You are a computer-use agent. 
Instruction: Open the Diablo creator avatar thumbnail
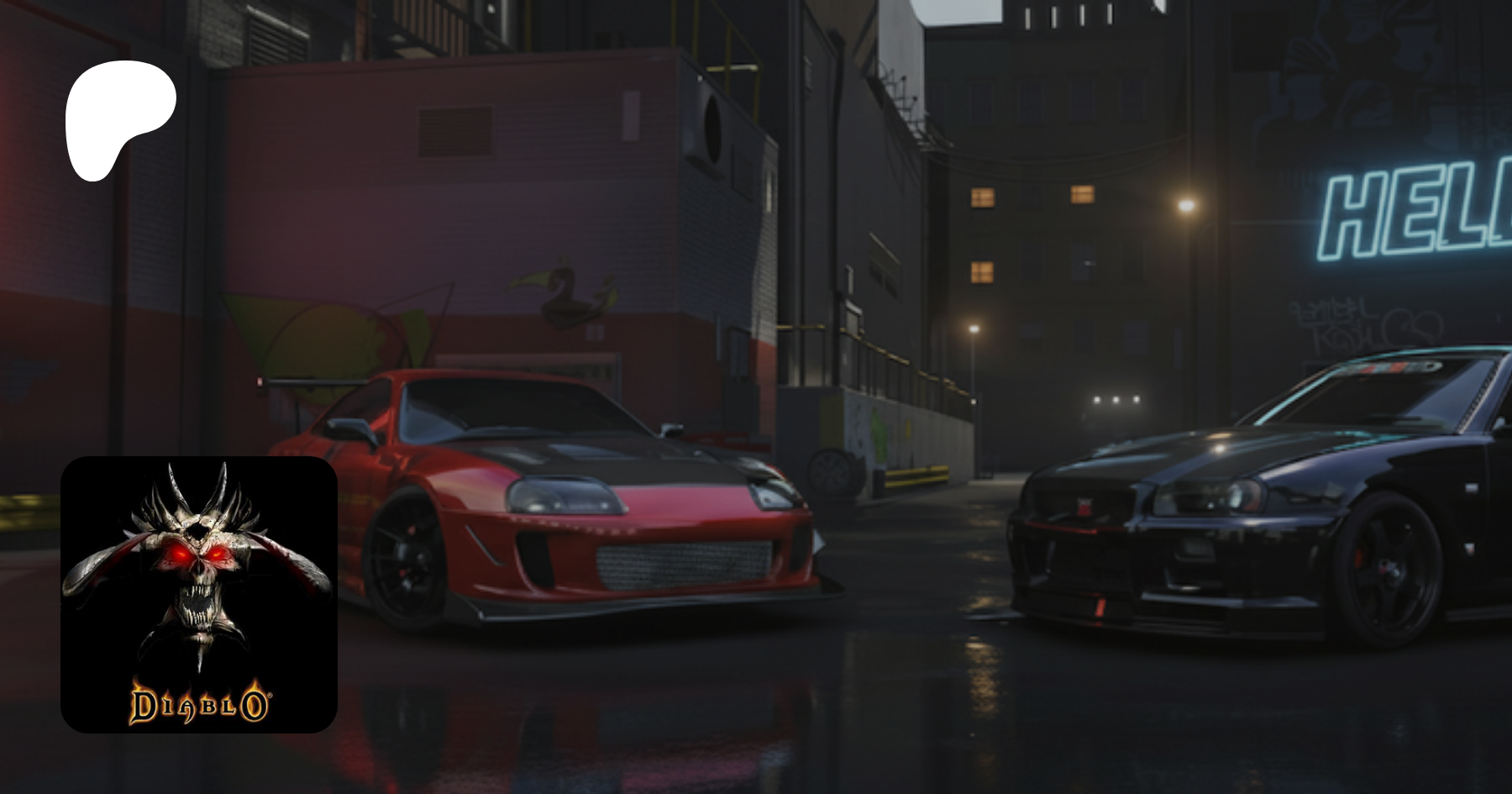coord(199,594)
